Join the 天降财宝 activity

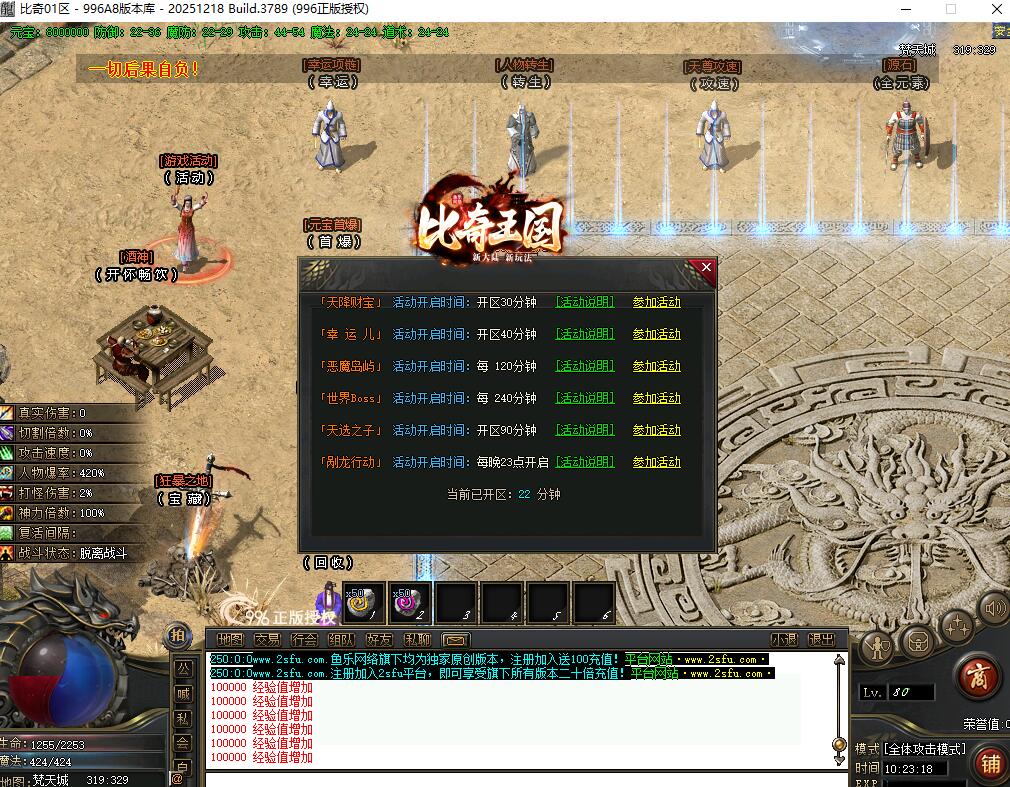click(x=656, y=302)
